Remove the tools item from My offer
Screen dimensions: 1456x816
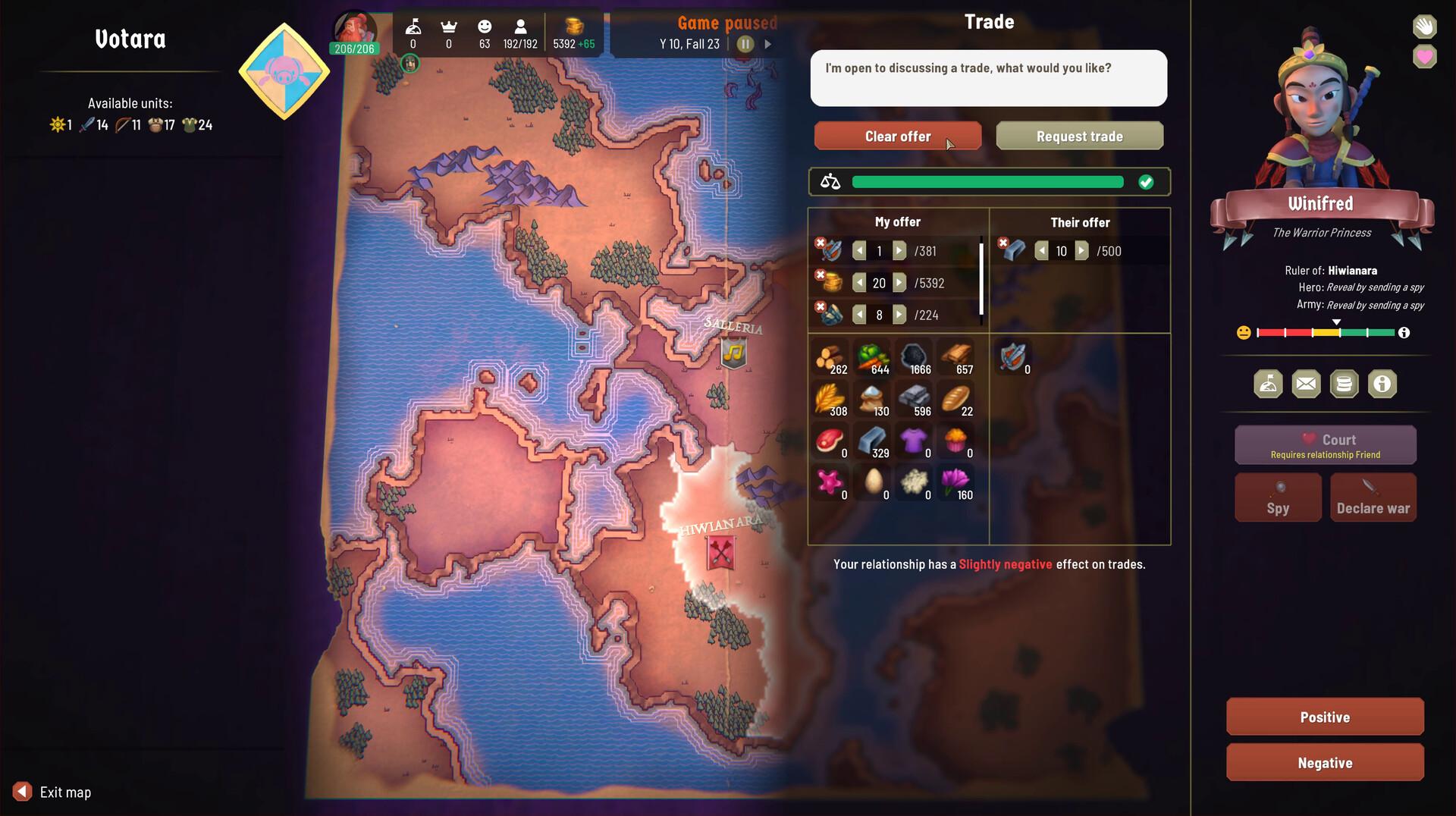pos(821,306)
